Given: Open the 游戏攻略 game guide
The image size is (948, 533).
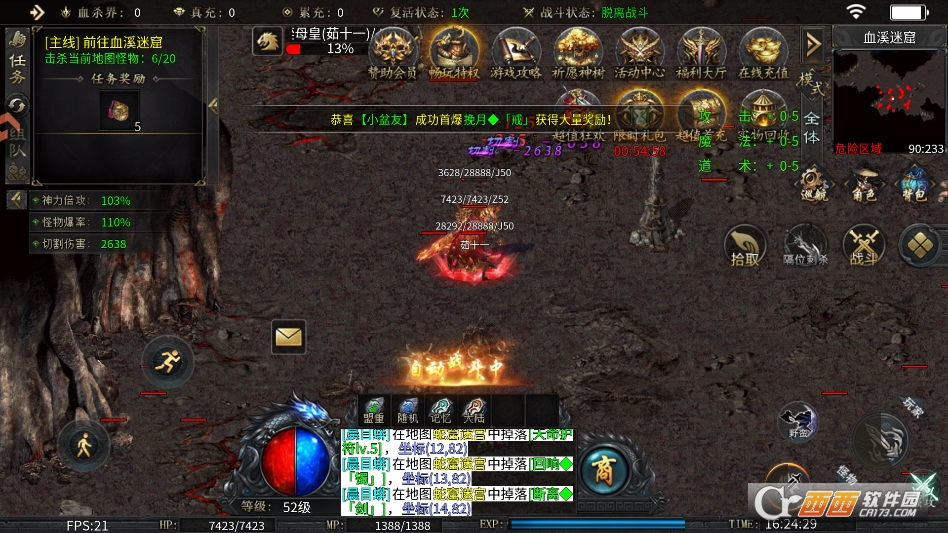Looking at the screenshot, I should pos(517,50).
